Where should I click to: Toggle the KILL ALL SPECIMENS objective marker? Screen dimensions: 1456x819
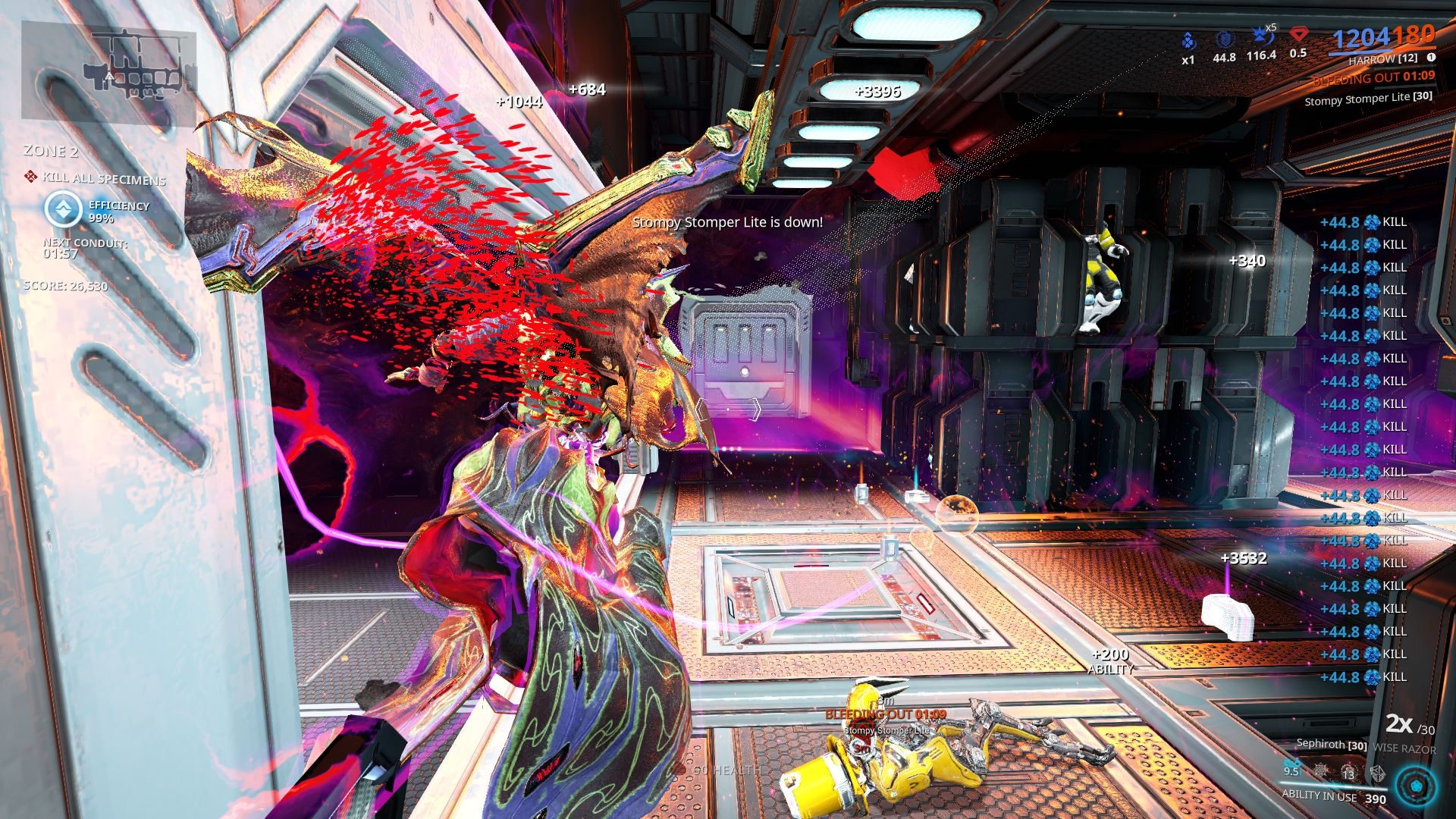pyautogui.click(x=31, y=175)
